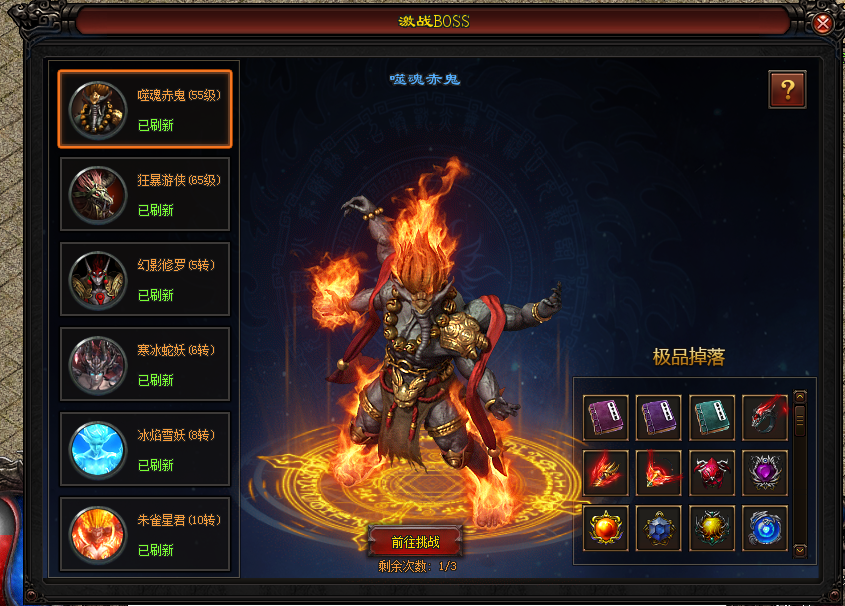845x606 pixels.
Task: Pick the 寒冰蛇妖 (6转) boss entry
Action: tap(145, 364)
